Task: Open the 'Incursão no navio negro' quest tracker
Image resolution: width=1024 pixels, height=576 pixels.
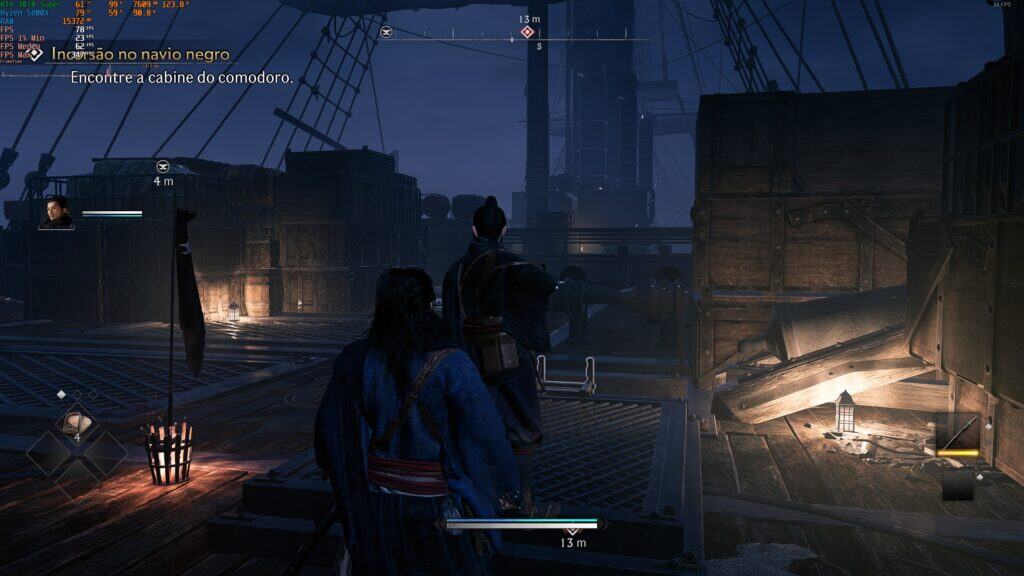Action: (140, 54)
